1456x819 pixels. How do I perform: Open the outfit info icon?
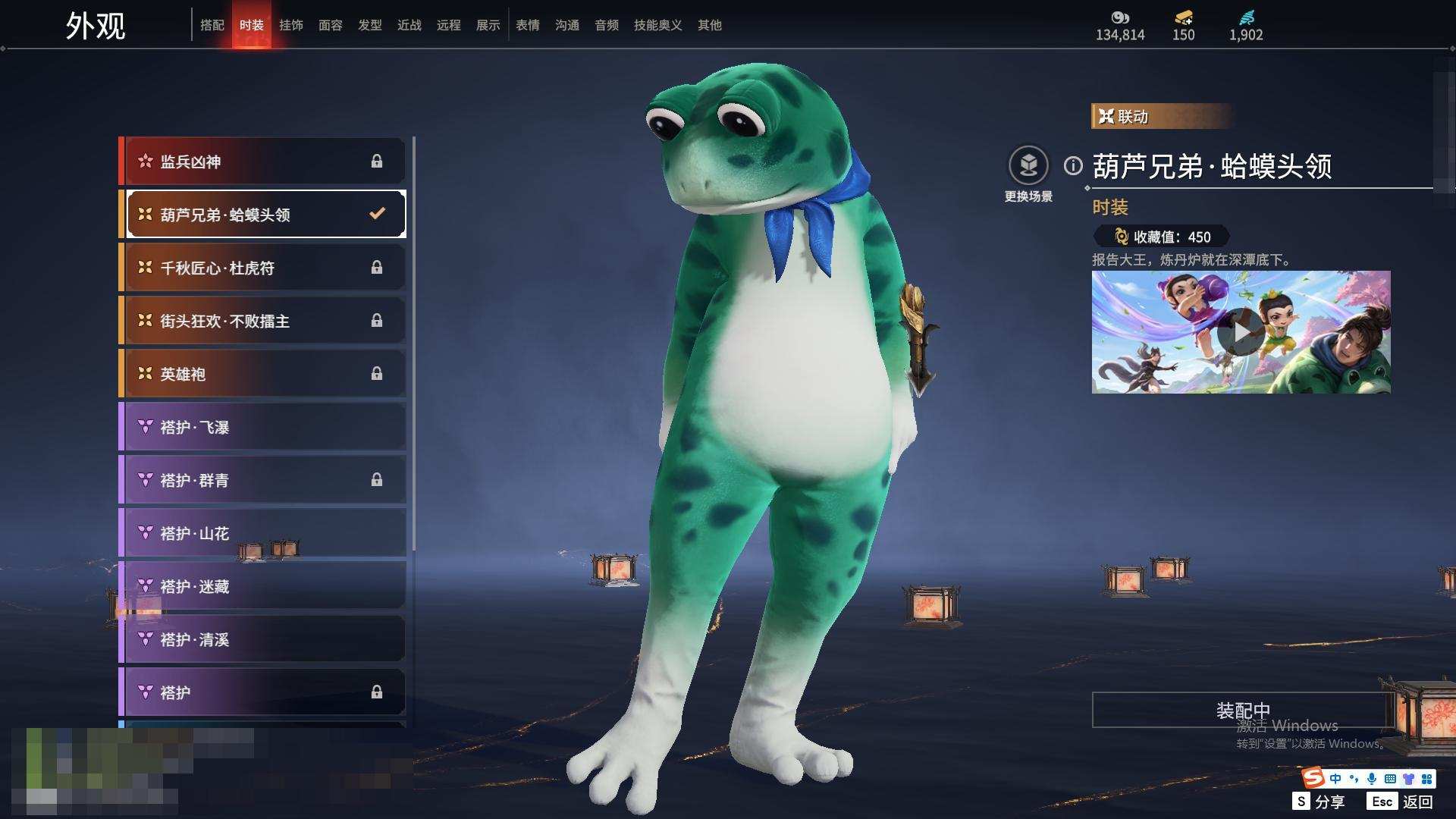coord(1073,165)
